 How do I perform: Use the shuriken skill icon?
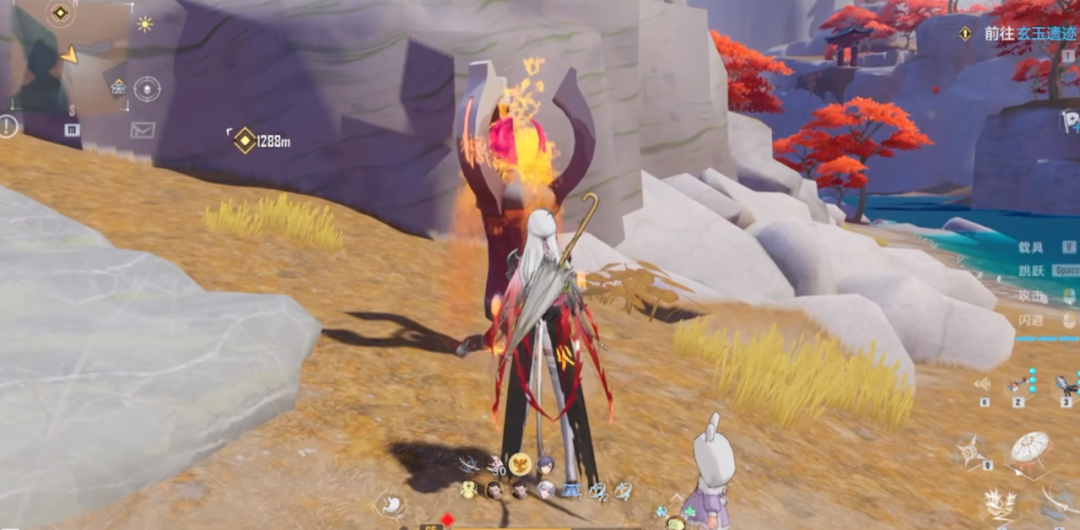(x=971, y=449)
